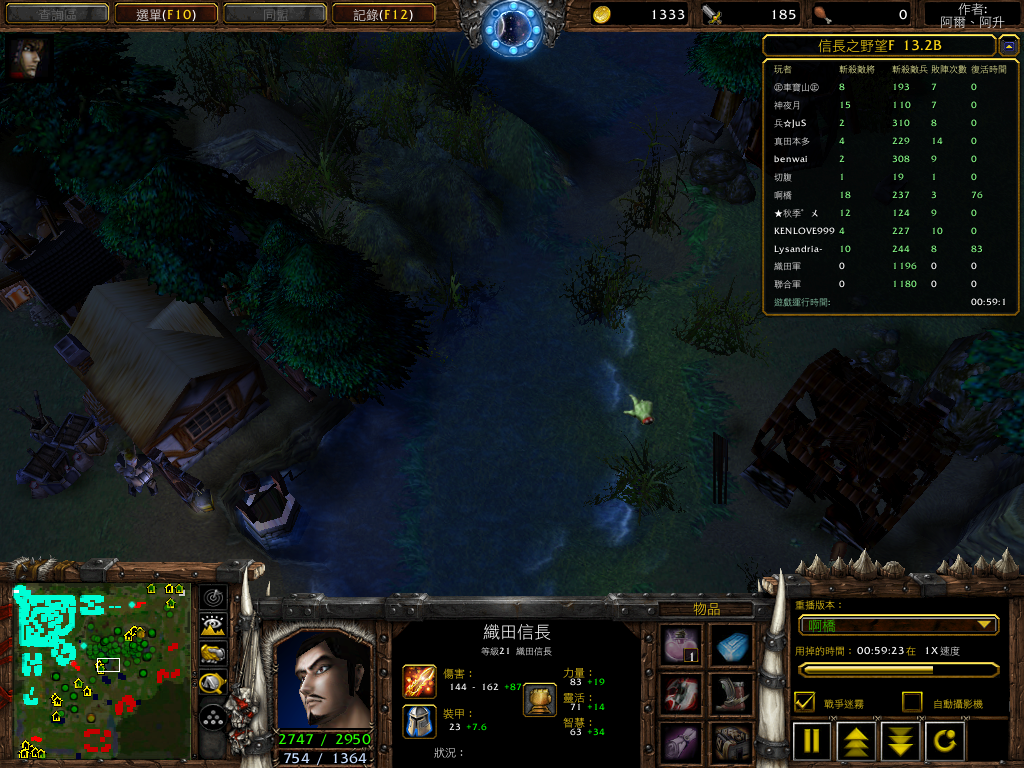
Task: Click the minimap to move the camera
Action: click(102, 672)
